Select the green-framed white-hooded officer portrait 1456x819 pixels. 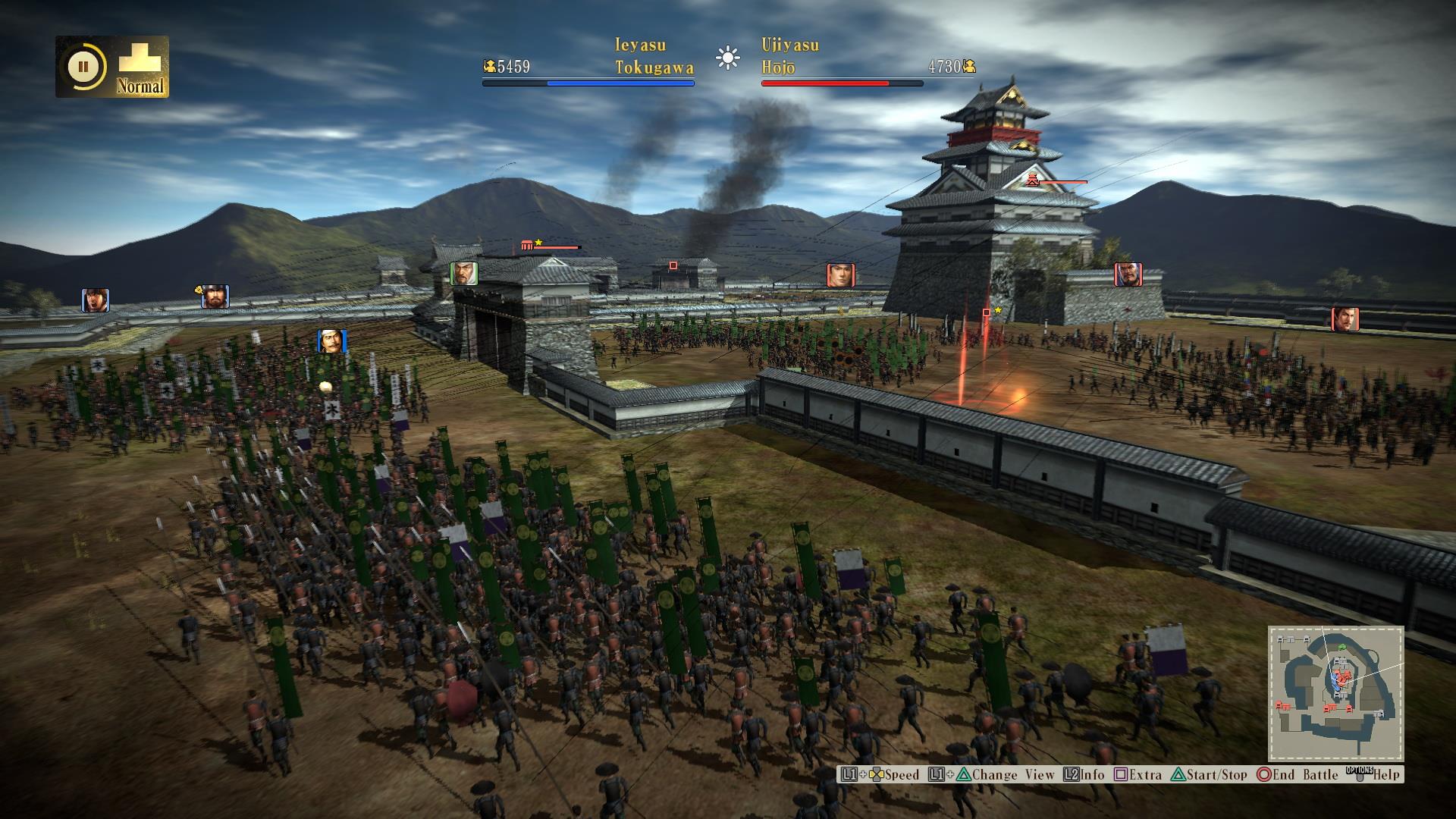[464, 273]
